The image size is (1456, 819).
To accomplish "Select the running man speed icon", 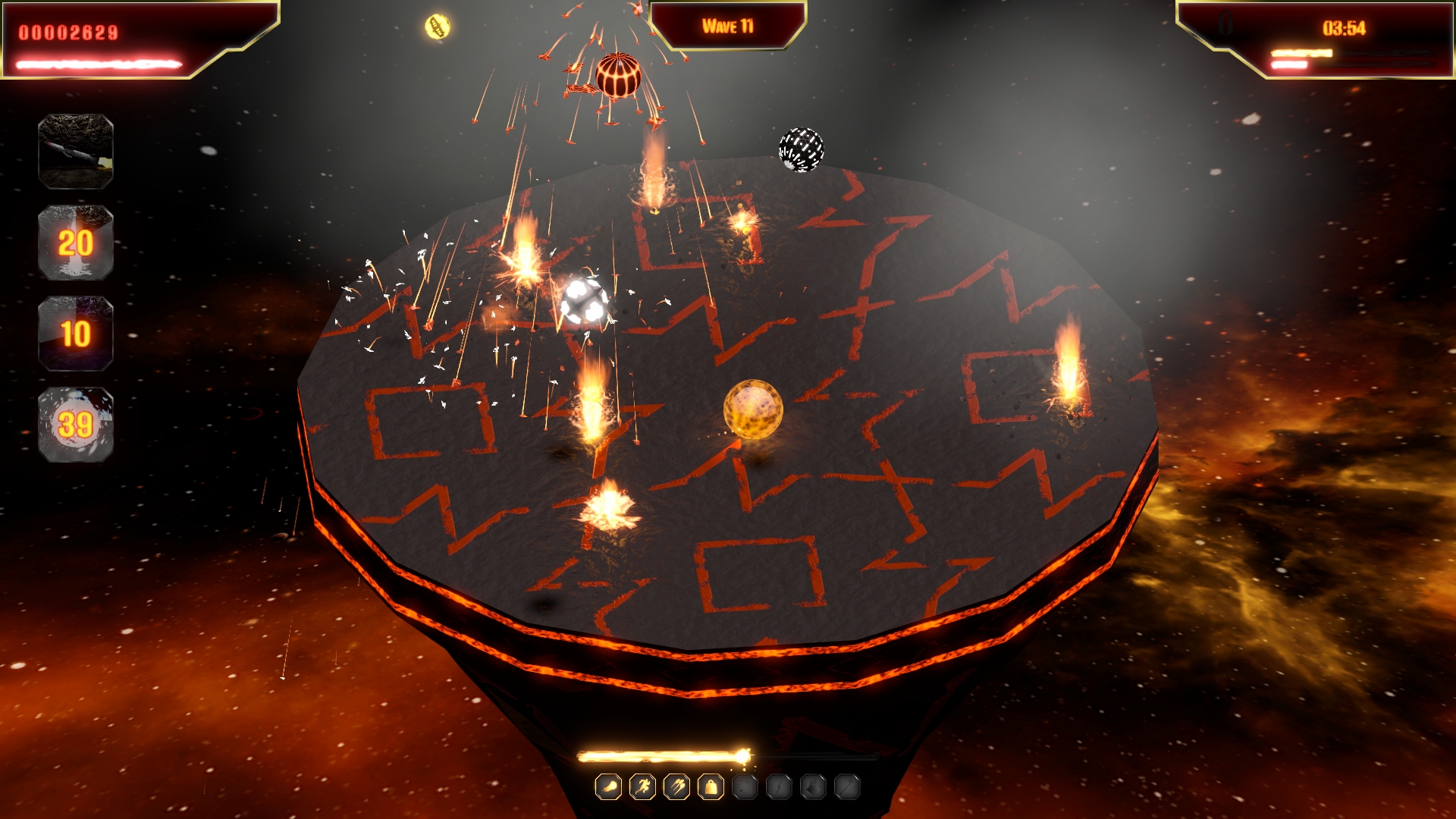I will 642,787.
